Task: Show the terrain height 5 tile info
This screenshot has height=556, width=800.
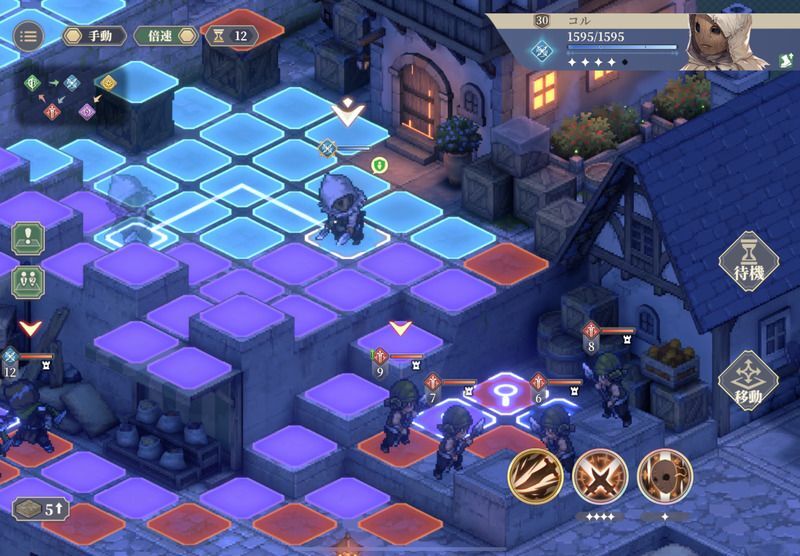Action: [x=41, y=507]
